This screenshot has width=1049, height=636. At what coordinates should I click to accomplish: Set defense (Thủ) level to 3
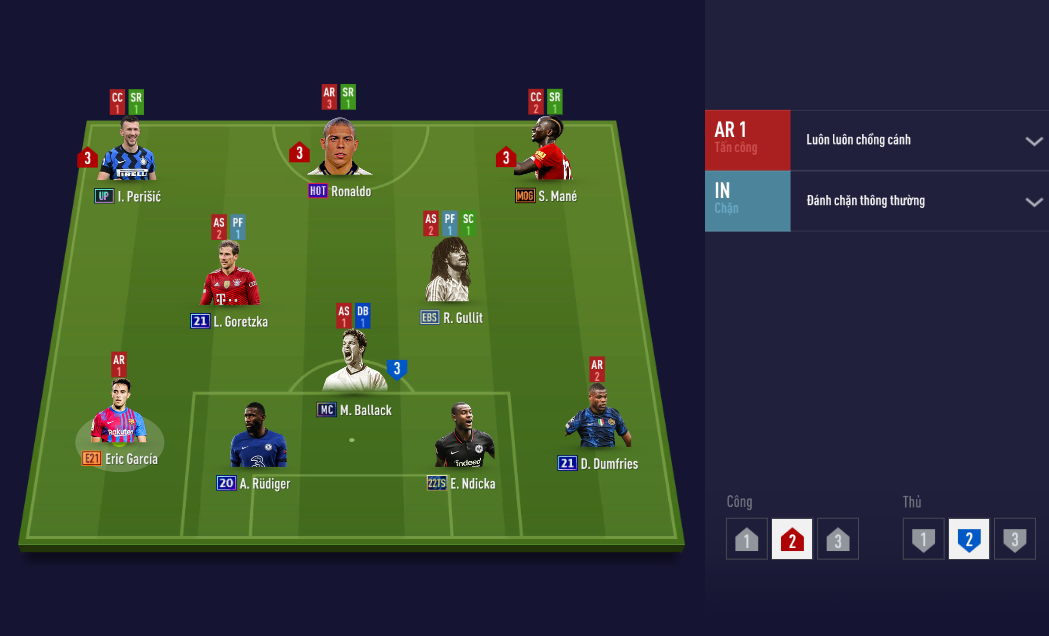(1014, 539)
